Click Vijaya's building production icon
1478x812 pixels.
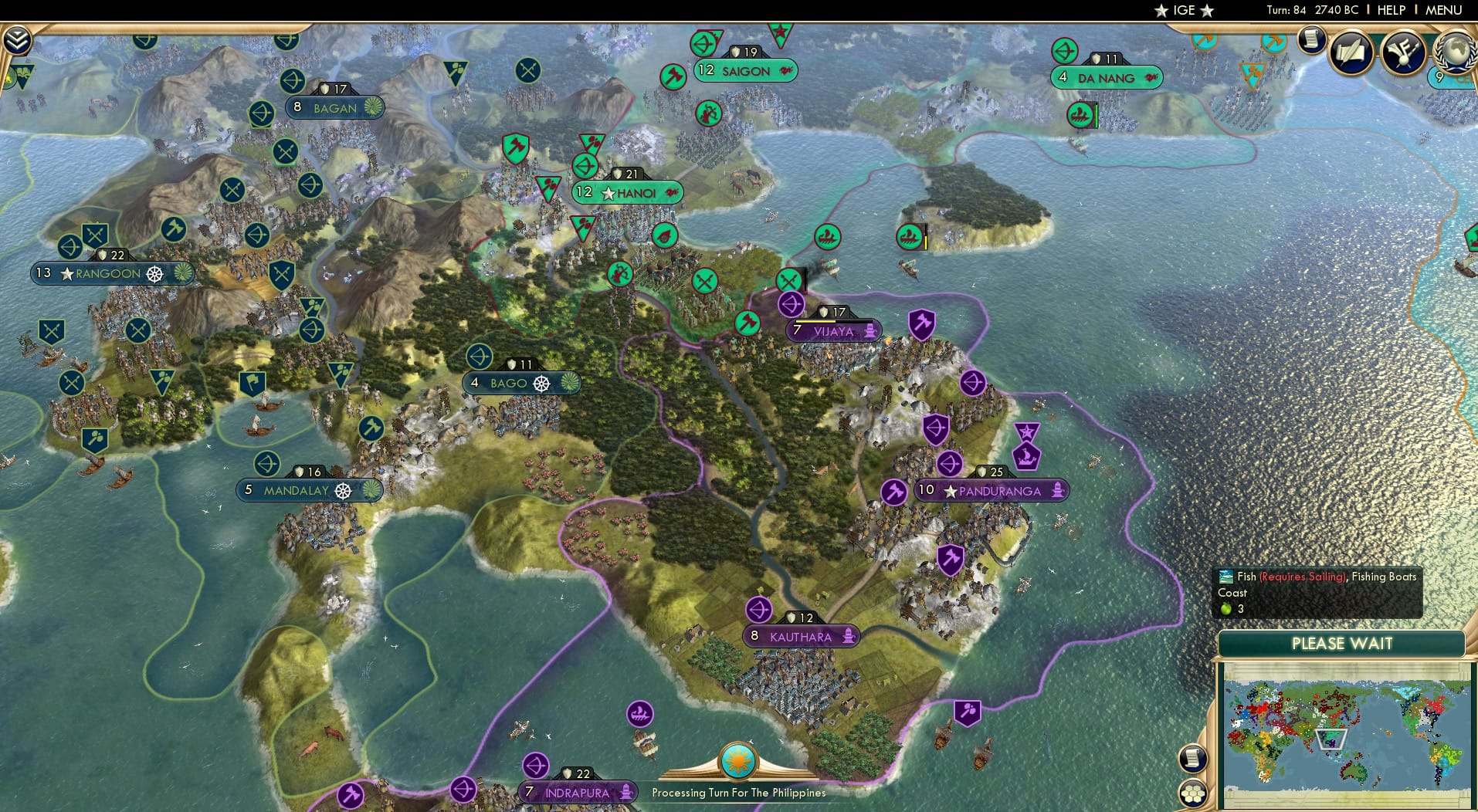871,330
